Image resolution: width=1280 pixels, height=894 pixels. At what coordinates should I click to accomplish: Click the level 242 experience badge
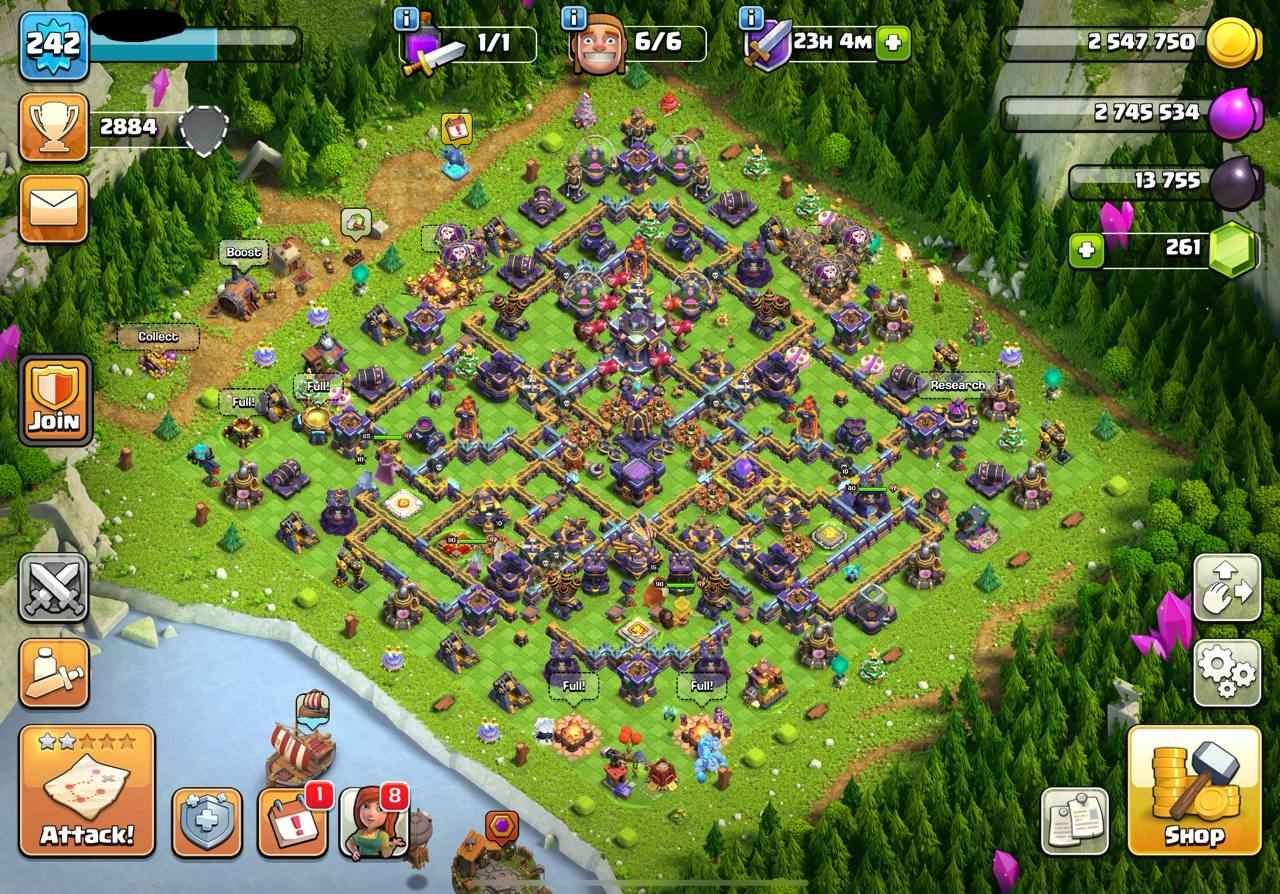point(53,45)
